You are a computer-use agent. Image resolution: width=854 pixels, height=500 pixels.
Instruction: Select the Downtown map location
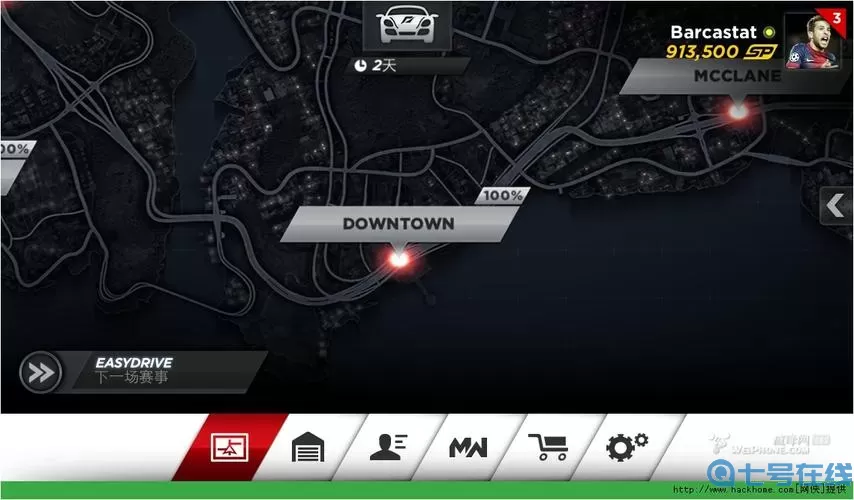[398, 225]
